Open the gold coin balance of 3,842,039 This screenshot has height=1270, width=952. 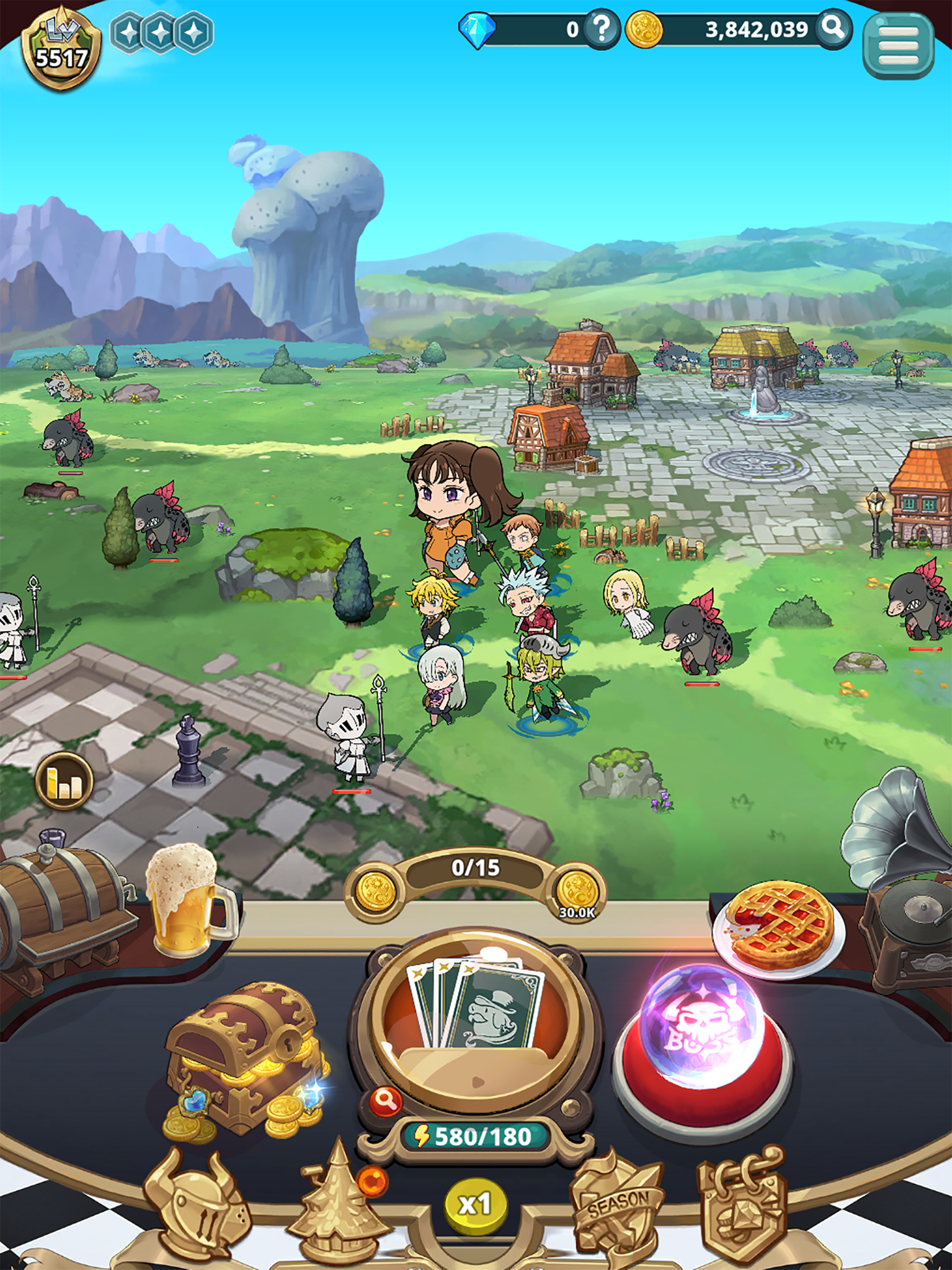(719, 28)
